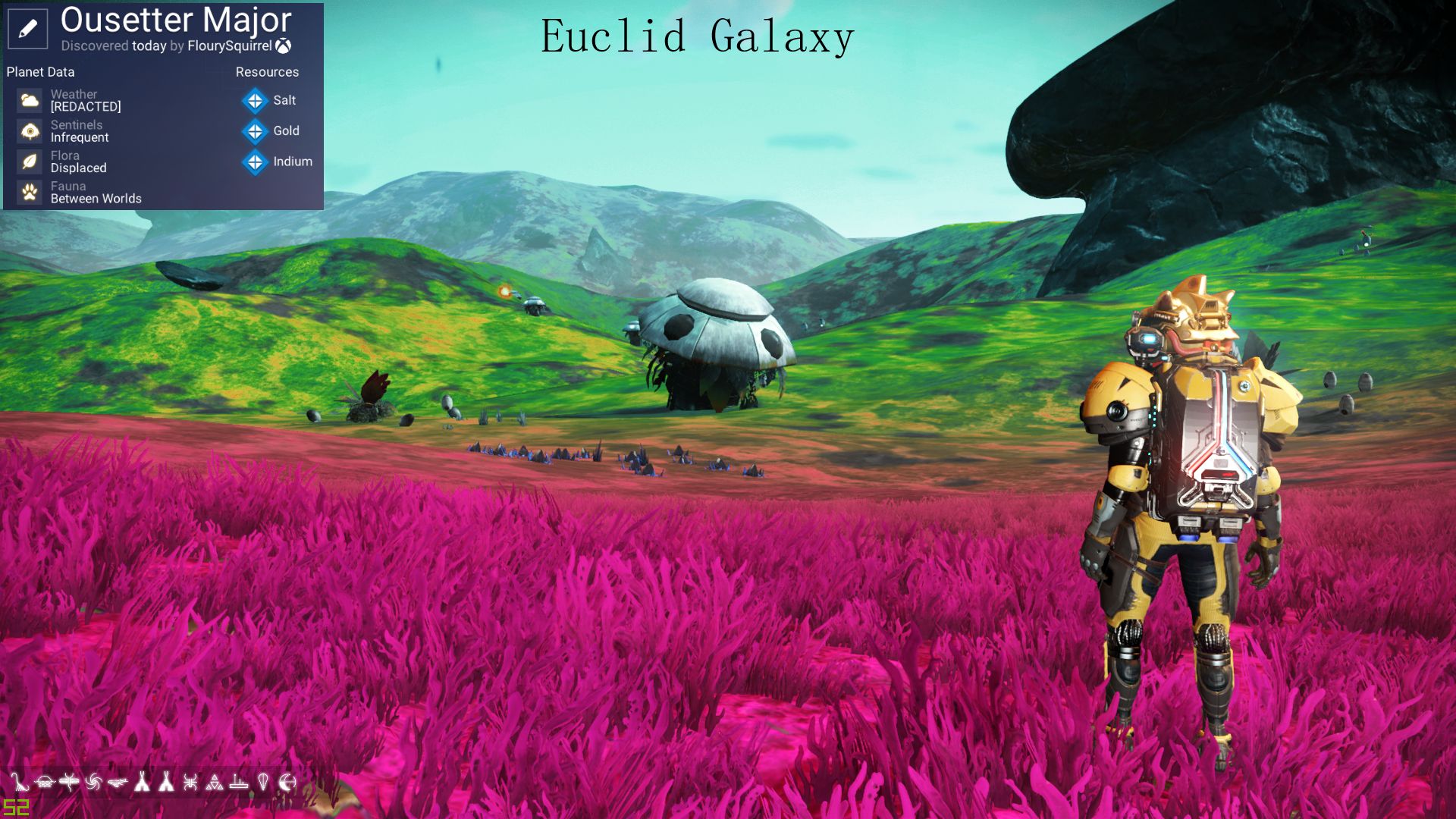Expand the Resources list
This screenshot has height=819, width=1456.
(x=267, y=71)
